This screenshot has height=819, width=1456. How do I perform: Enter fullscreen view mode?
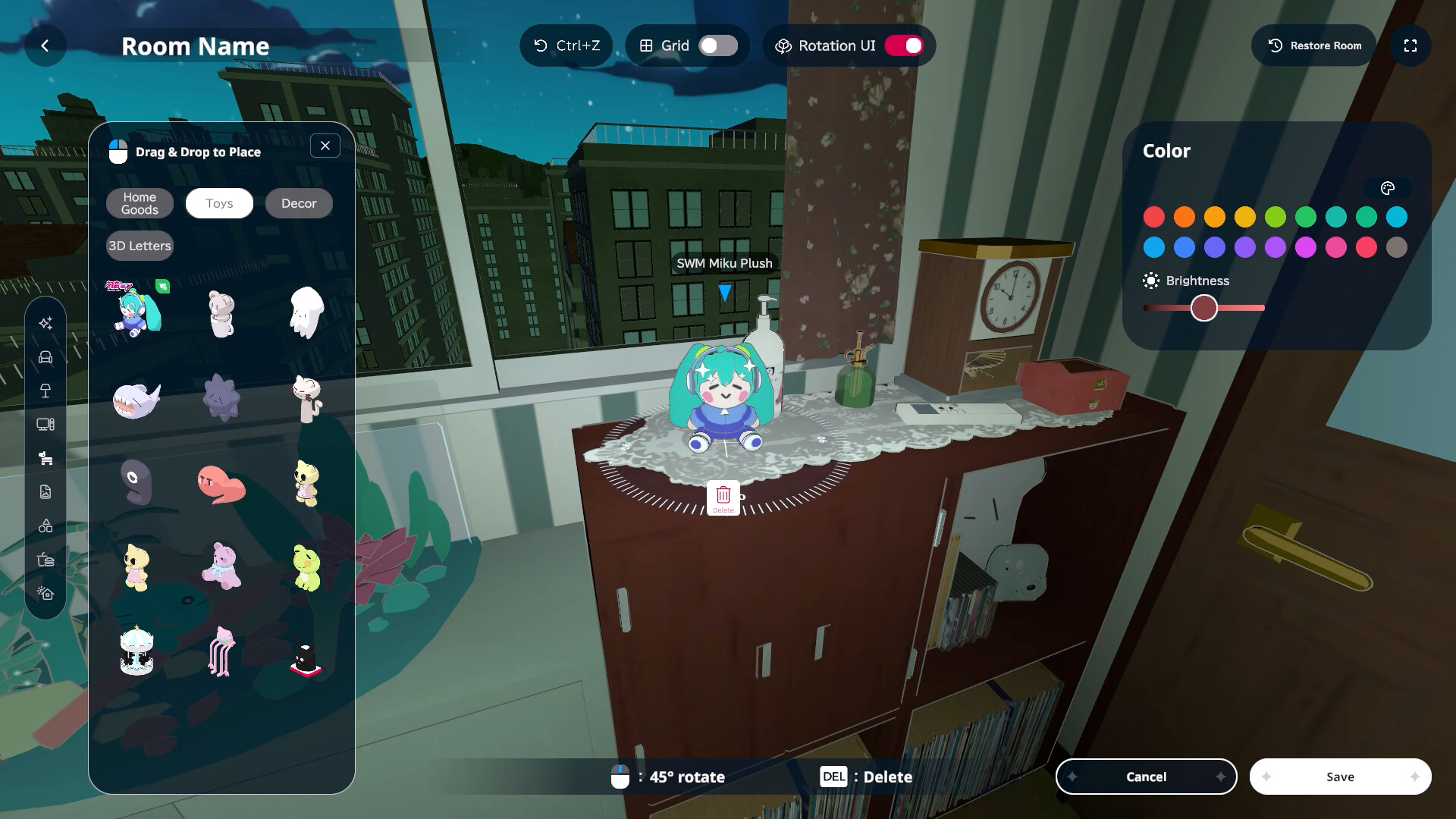1410,46
